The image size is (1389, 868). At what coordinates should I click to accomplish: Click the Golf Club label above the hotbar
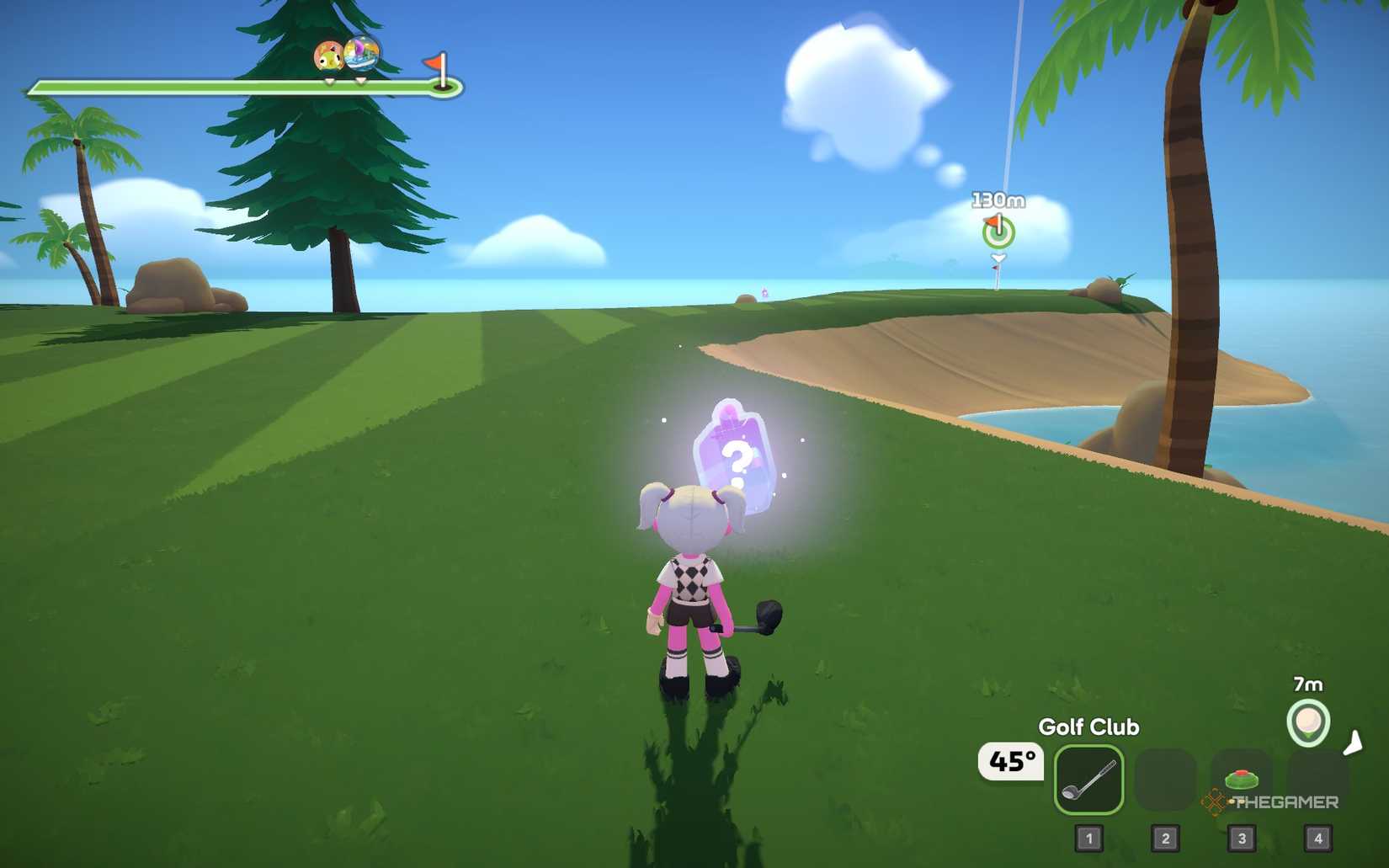coord(1088,727)
